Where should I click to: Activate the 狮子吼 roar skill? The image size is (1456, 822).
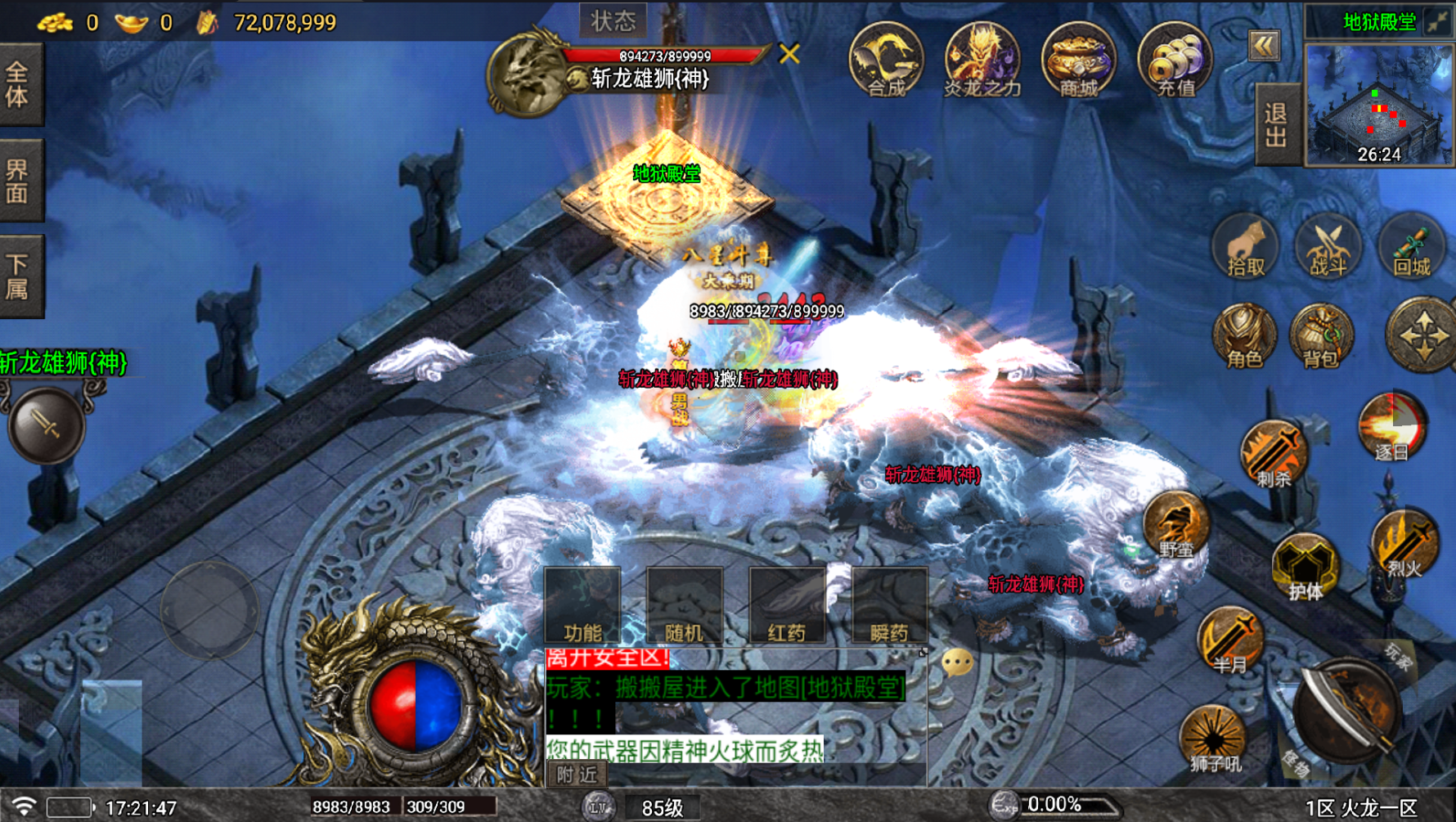1214,739
